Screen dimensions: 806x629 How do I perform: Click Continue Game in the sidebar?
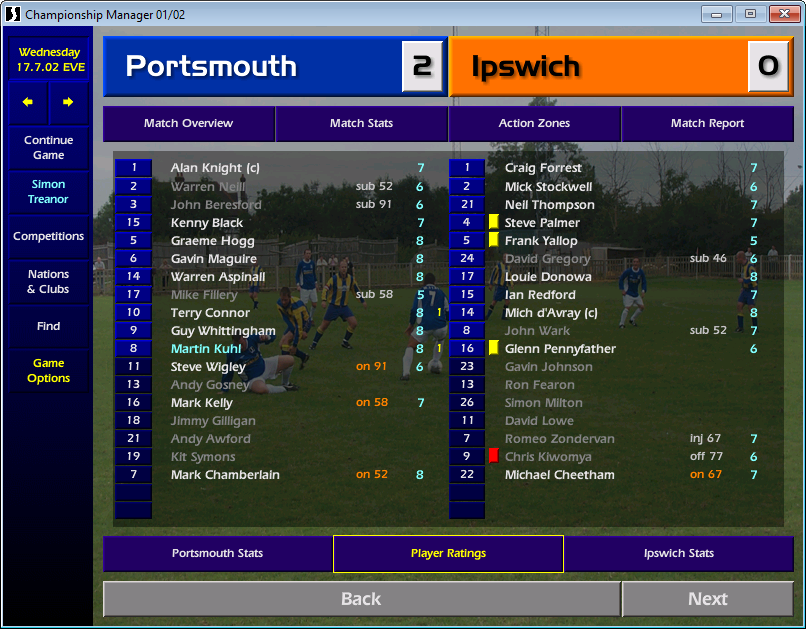tap(48, 148)
